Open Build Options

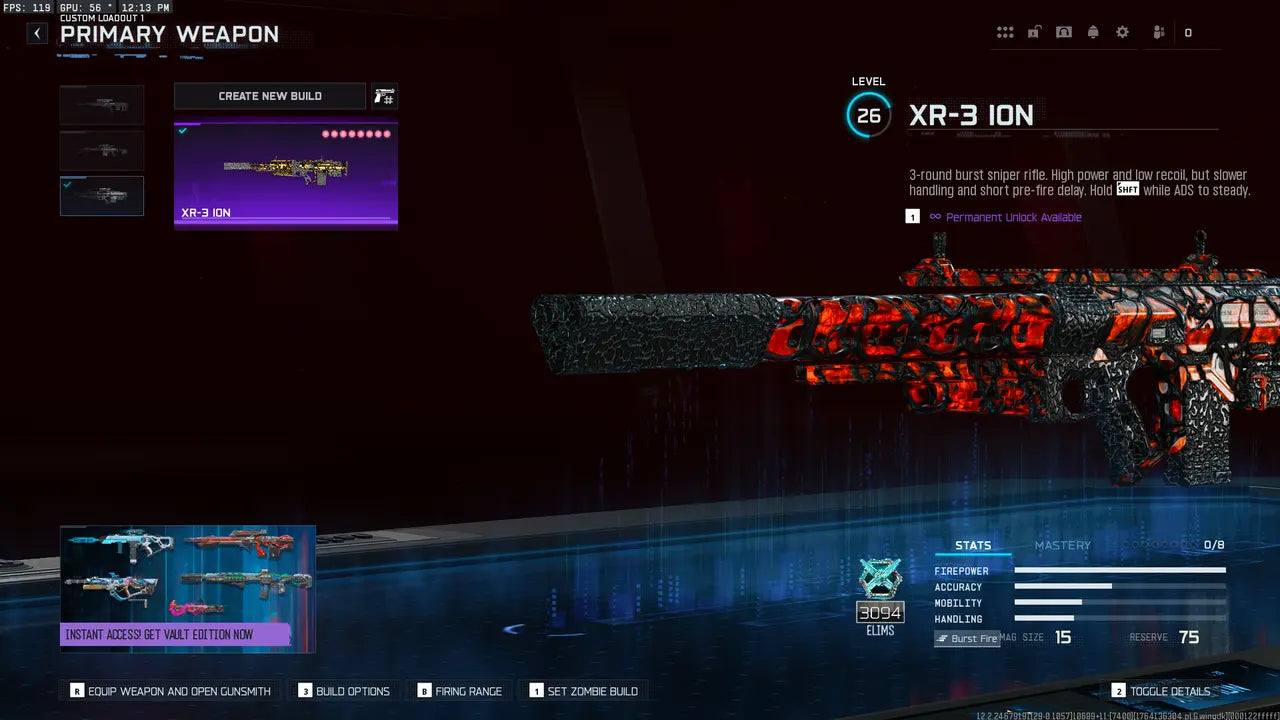point(344,691)
